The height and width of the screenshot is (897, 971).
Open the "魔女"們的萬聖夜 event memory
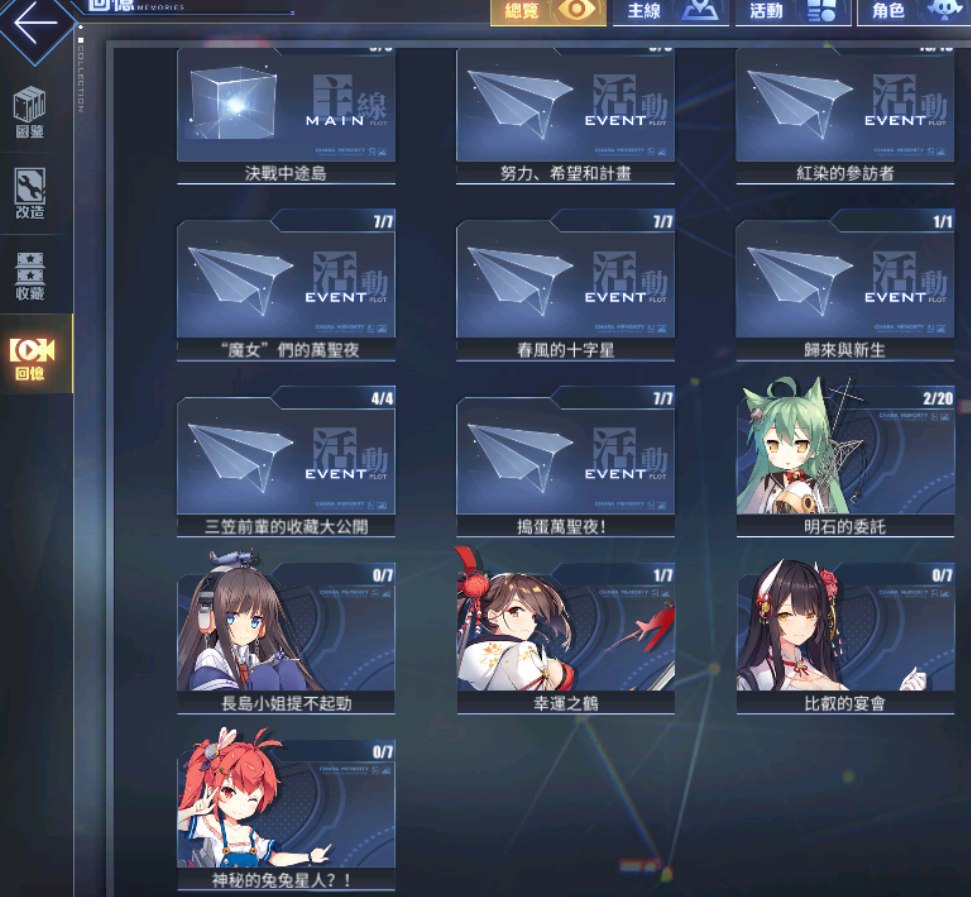pyautogui.click(x=286, y=285)
